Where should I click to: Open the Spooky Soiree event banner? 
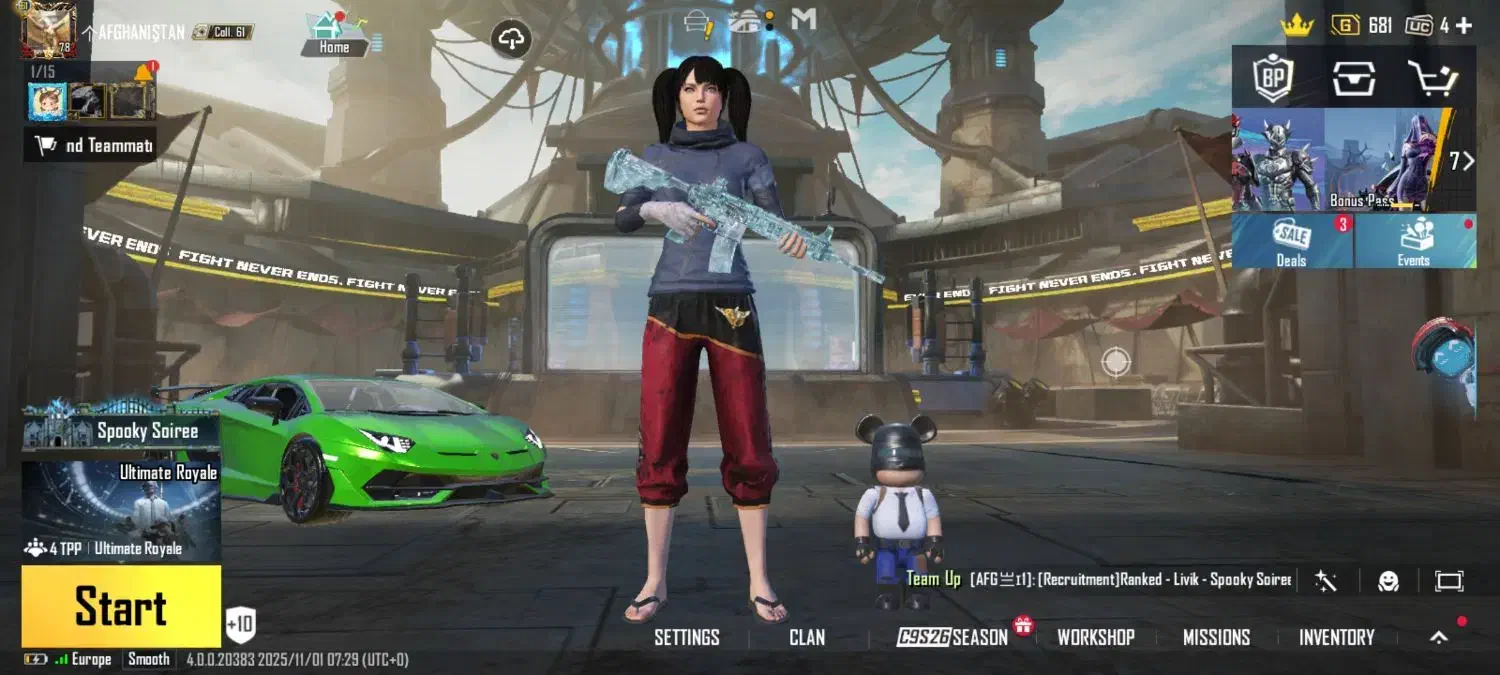121,431
